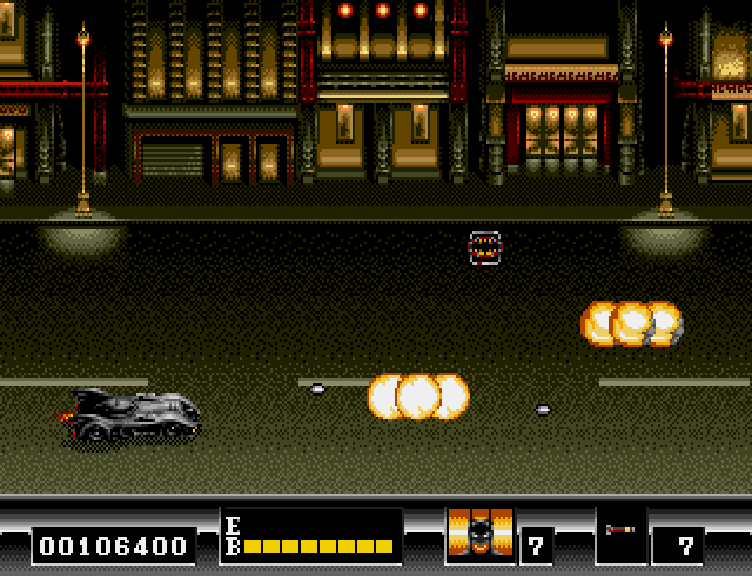Select the missile weapon icon

click(620, 530)
